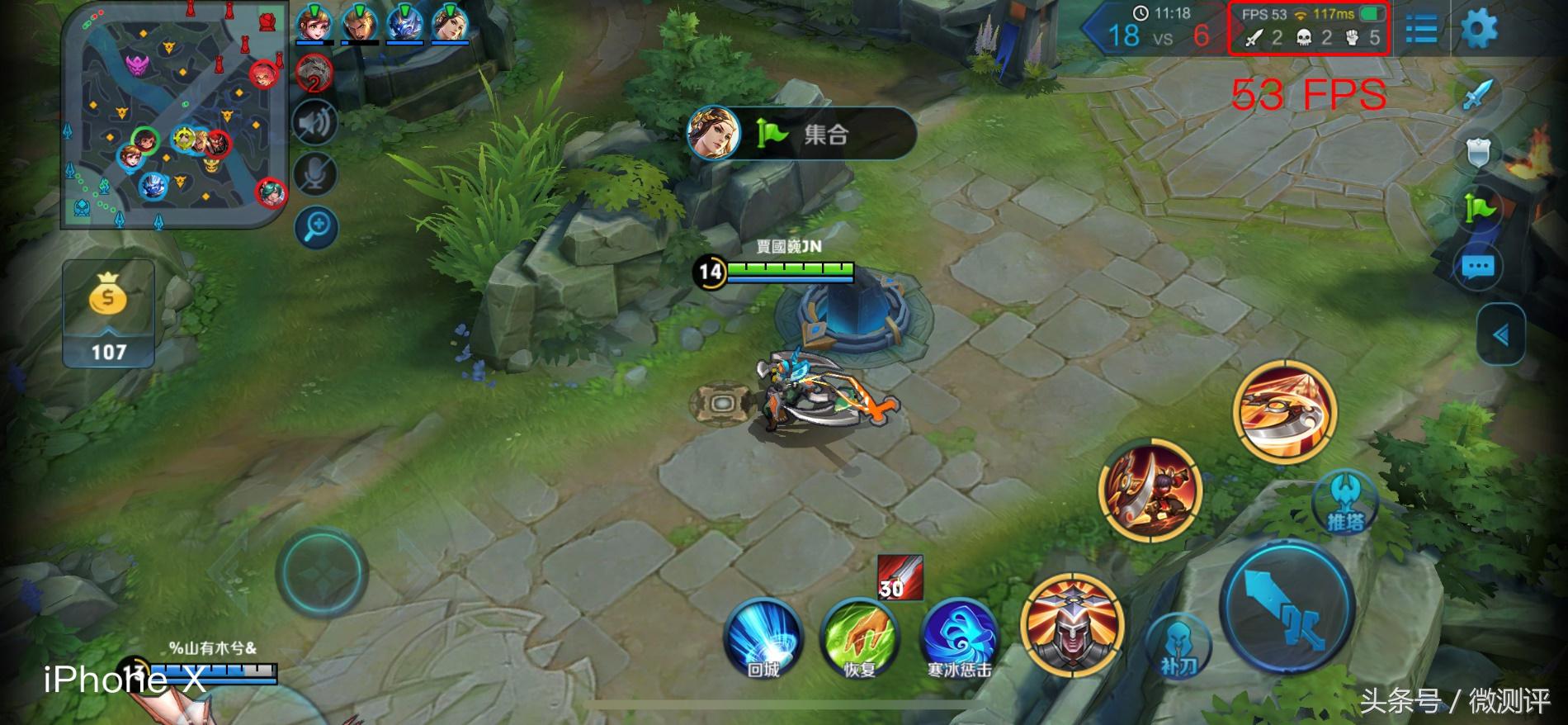Open the gold shop showing 107
The height and width of the screenshot is (725, 1568).
click(108, 314)
